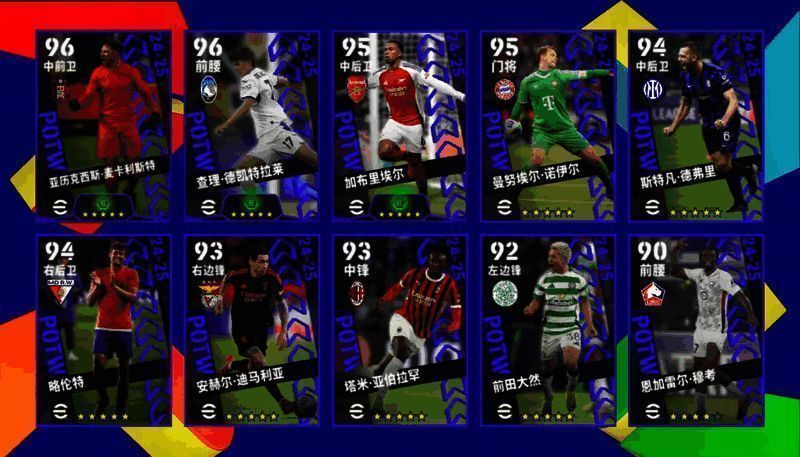Choose the 90-rated 恩加雷尔·穆考 card
The image size is (800, 457).
695,330
